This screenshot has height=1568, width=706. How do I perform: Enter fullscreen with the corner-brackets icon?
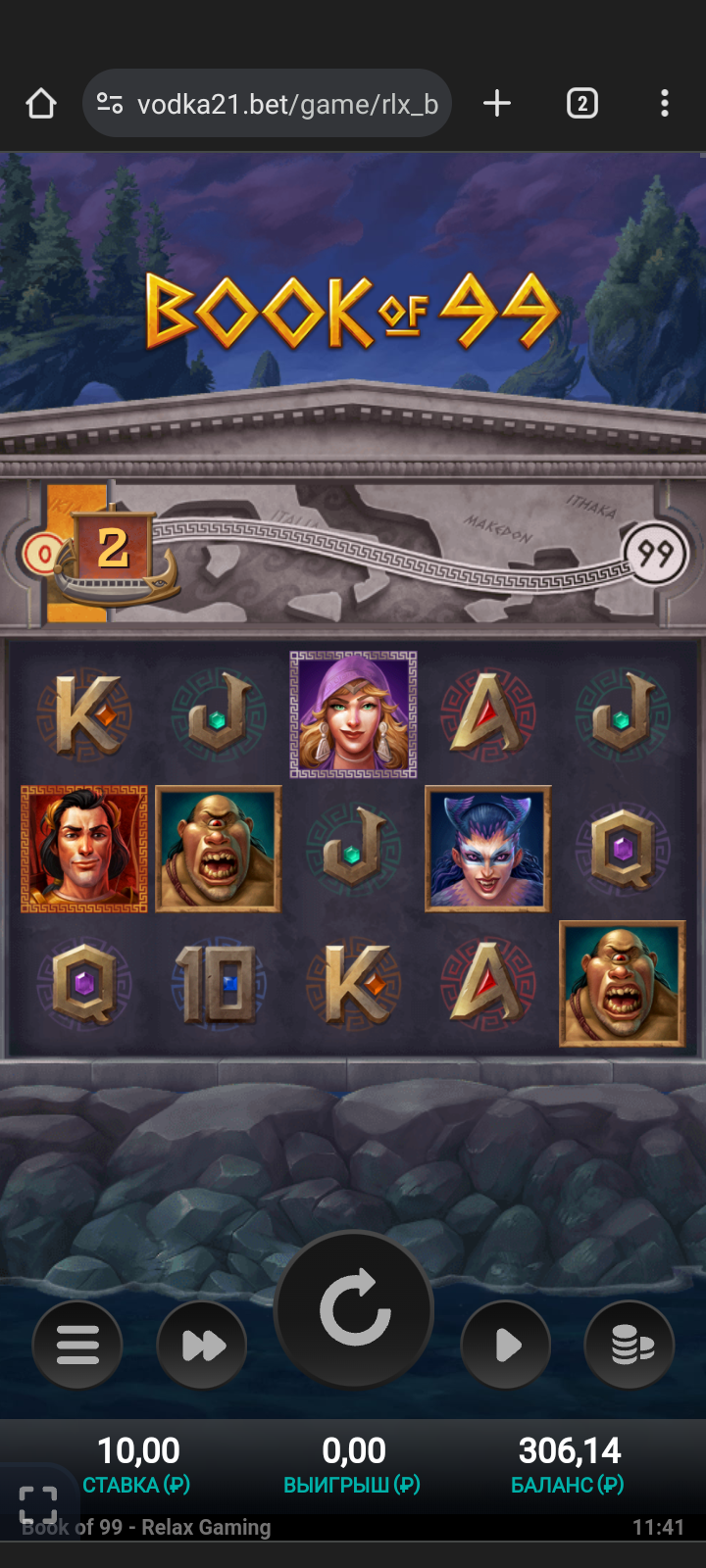coord(38,1505)
